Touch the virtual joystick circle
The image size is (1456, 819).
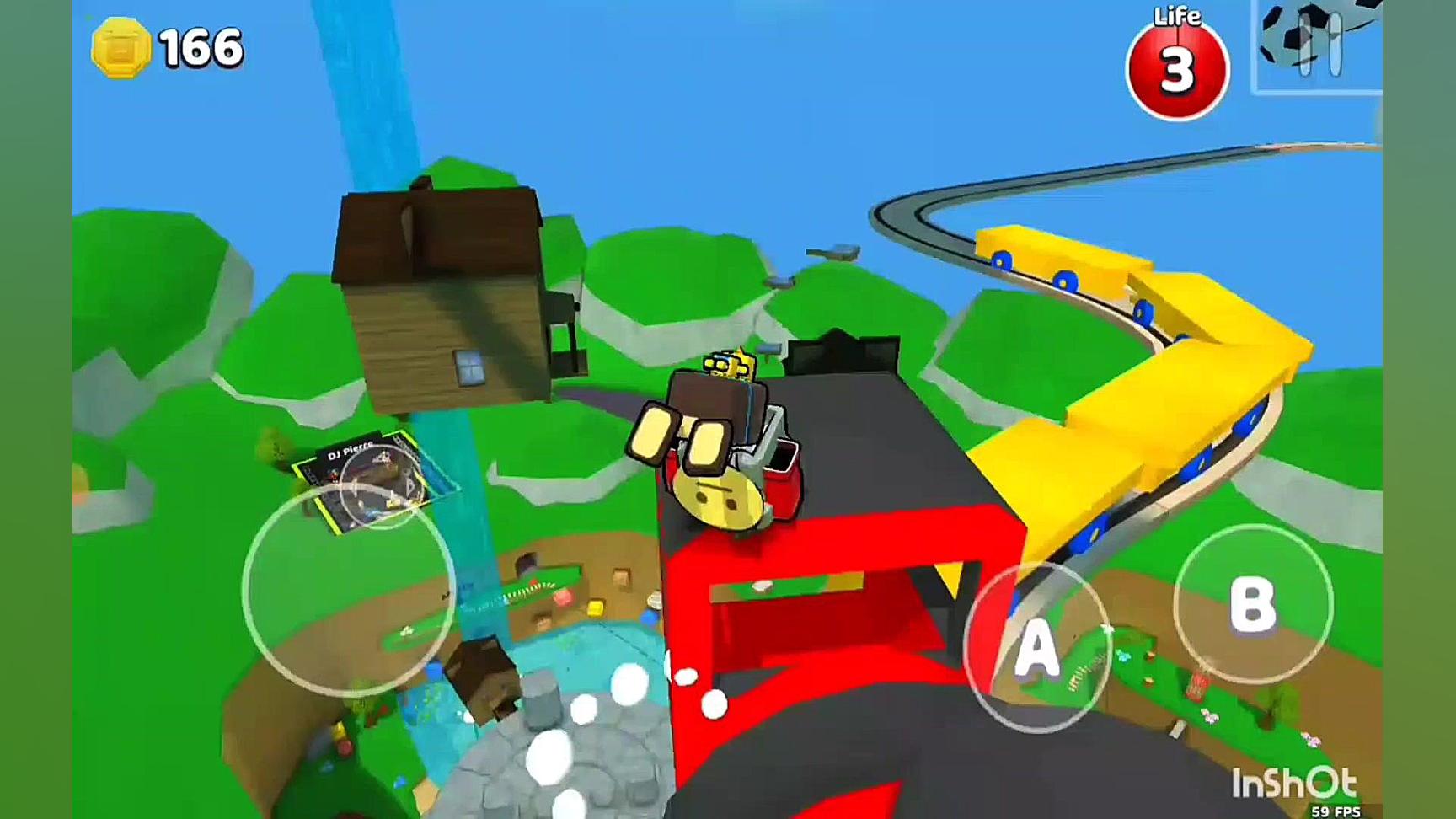349,590
